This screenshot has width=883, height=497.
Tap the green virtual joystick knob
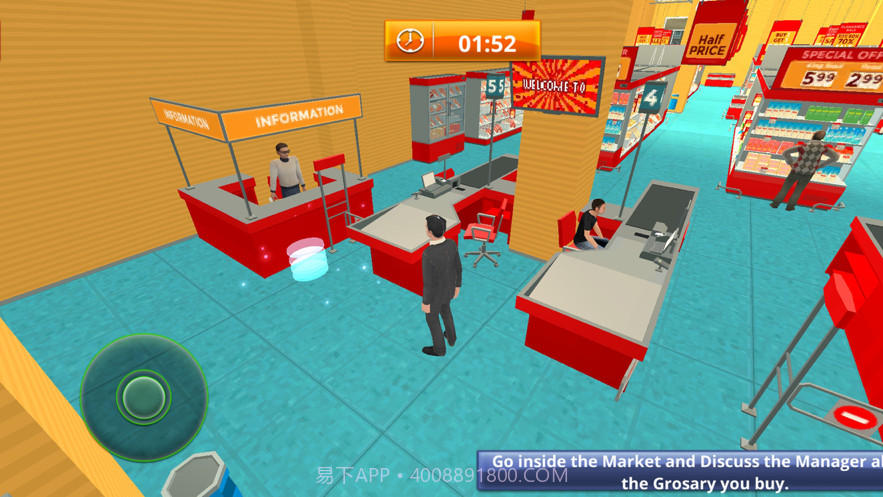click(x=144, y=397)
